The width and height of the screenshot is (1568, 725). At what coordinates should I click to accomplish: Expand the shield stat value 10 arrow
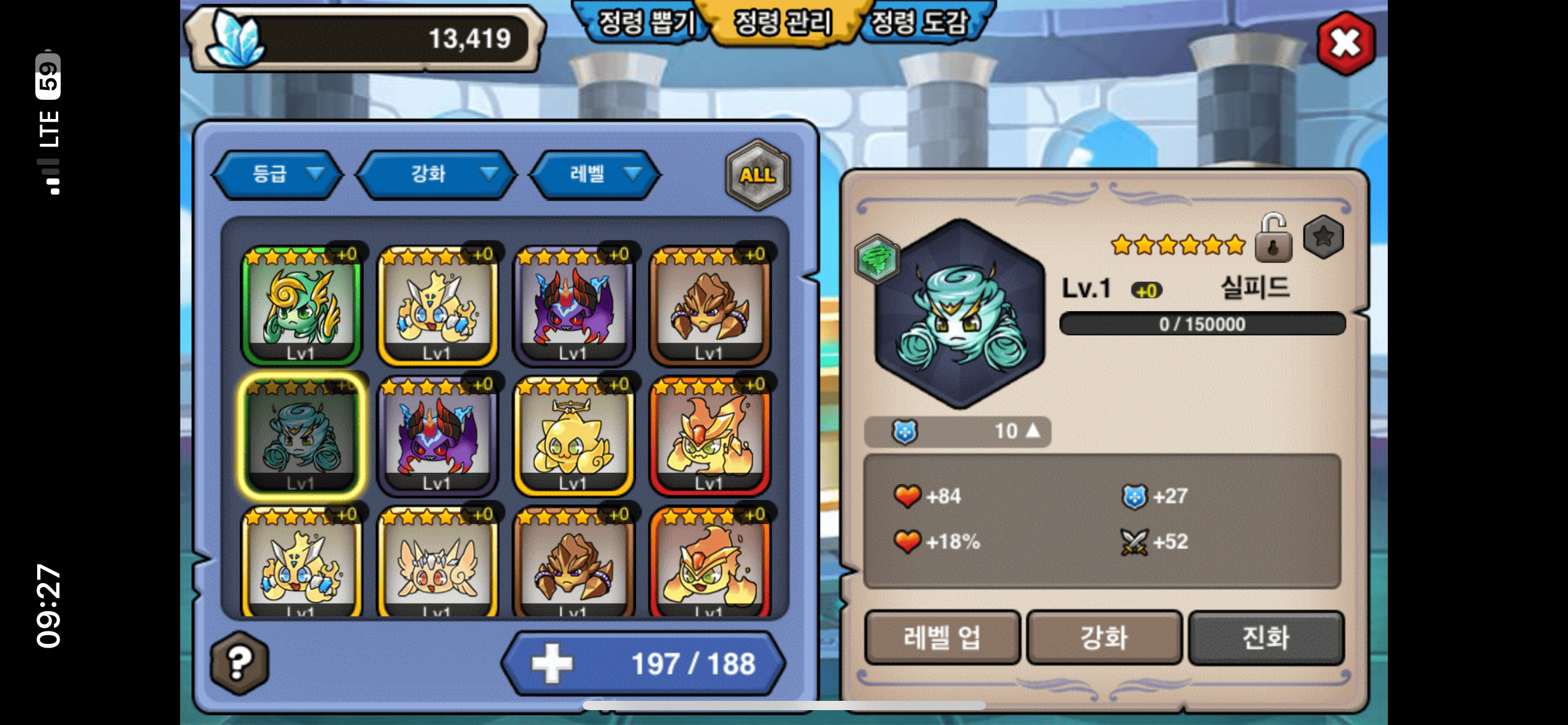click(1032, 431)
